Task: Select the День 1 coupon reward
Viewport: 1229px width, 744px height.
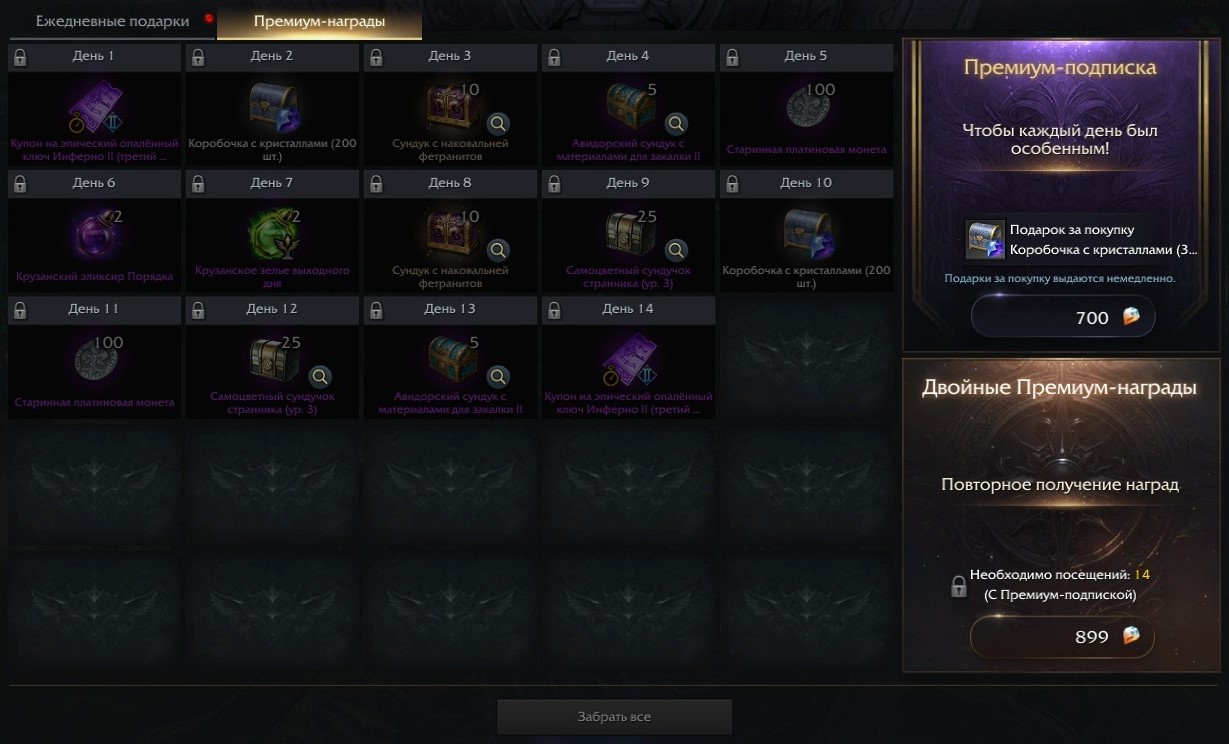Action: coord(95,106)
